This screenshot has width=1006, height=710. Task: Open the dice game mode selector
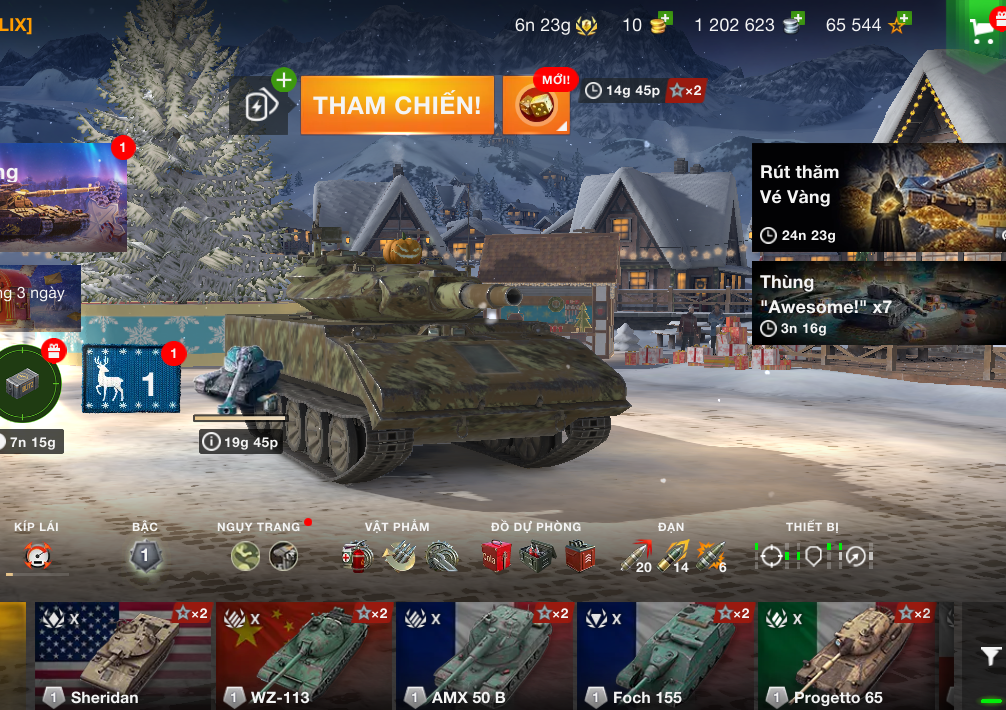click(536, 105)
